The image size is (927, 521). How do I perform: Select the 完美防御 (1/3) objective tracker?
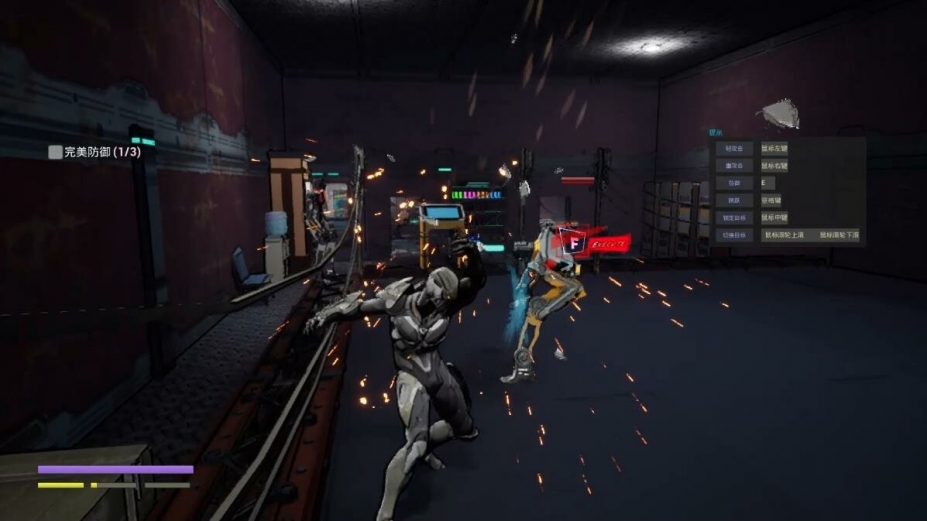(101, 152)
